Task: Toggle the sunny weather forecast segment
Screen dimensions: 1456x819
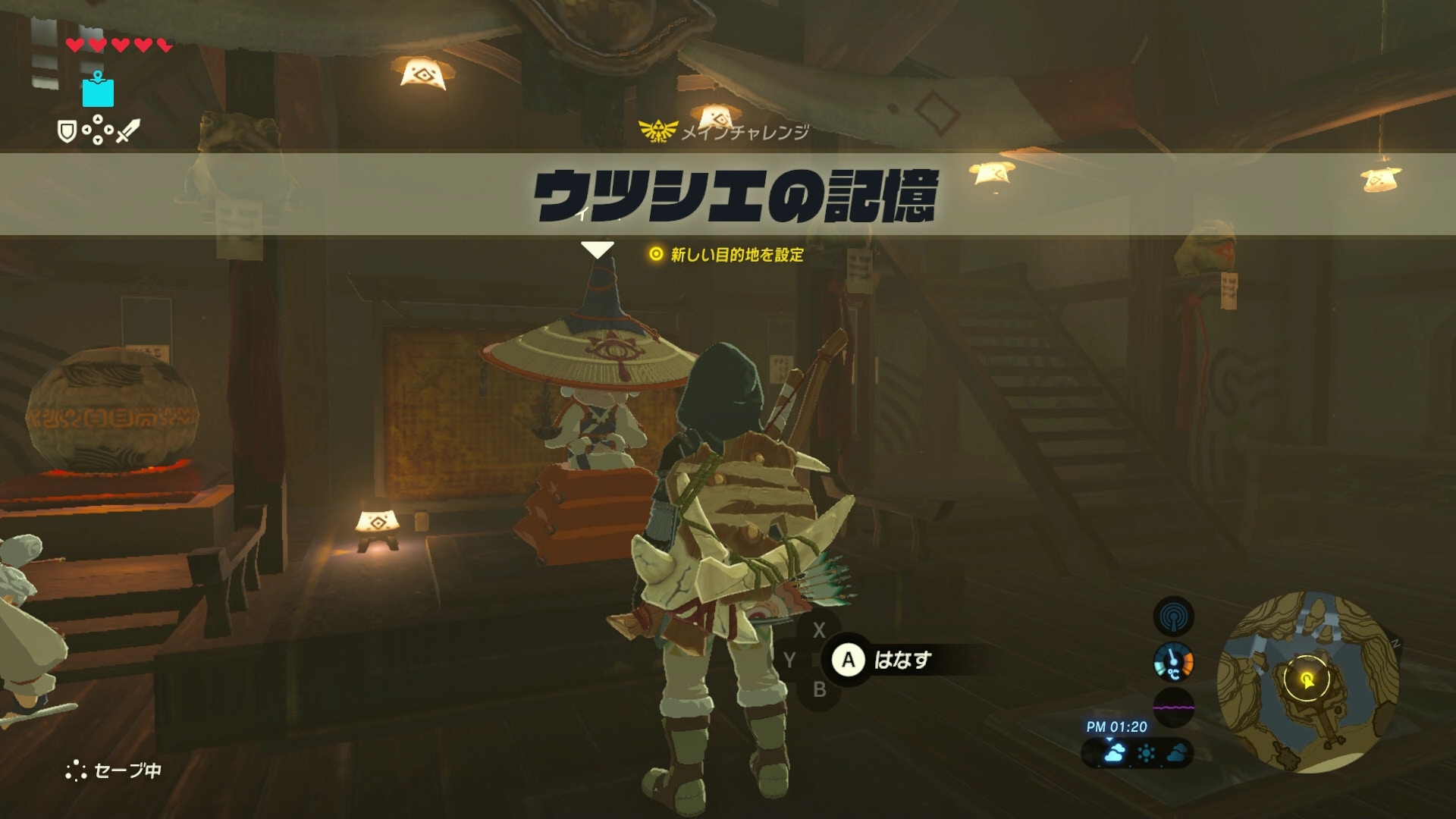Action: [1147, 754]
